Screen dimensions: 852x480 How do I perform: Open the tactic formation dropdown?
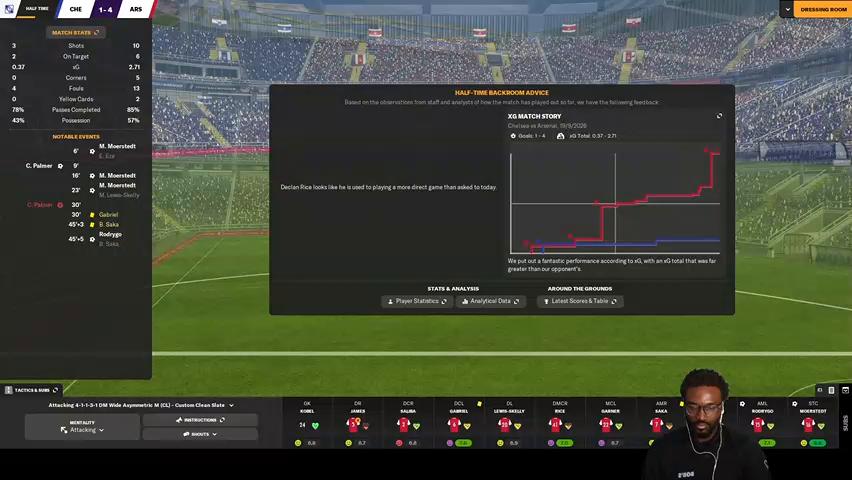click(141, 405)
